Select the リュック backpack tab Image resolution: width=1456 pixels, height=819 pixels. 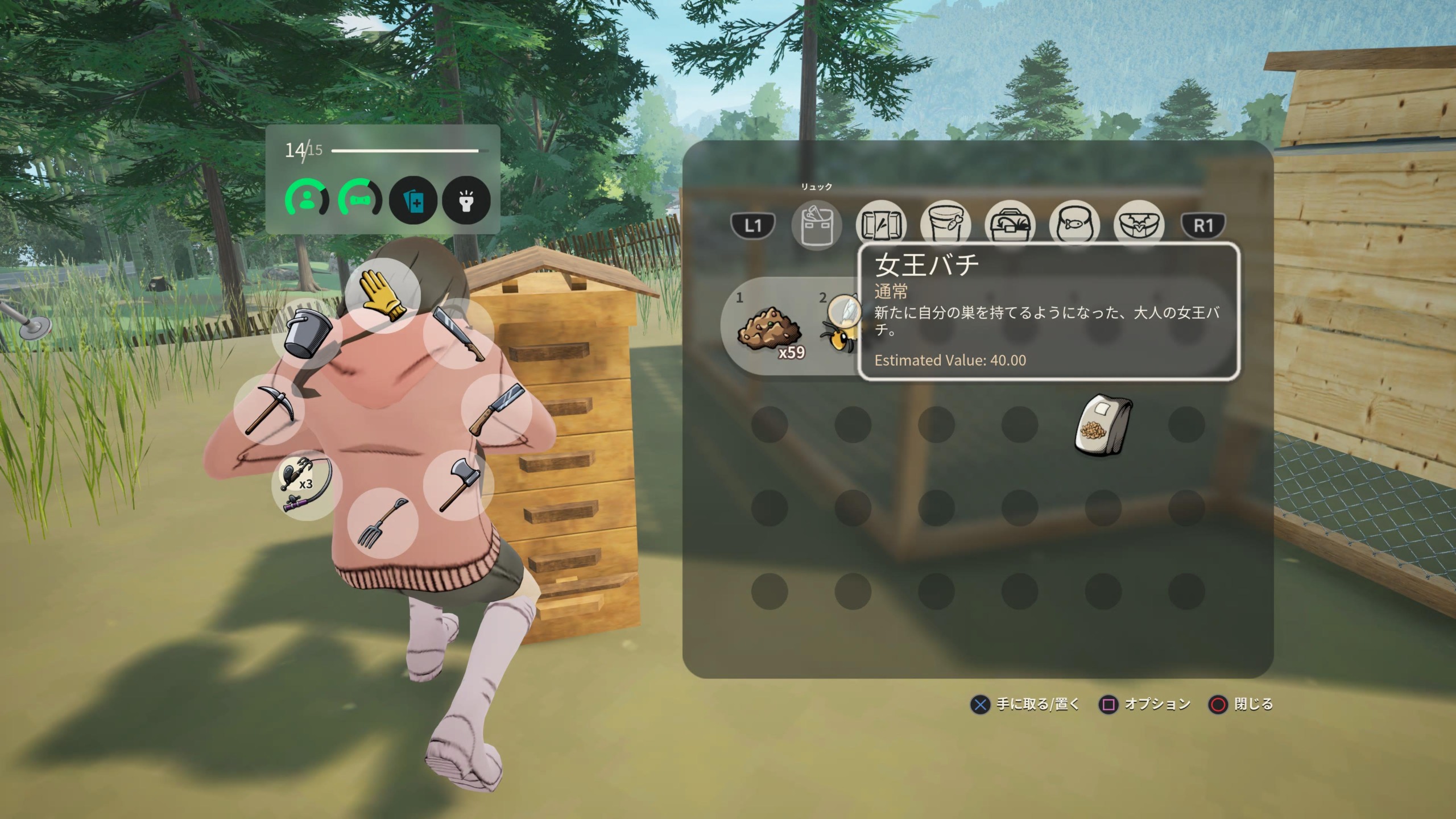(816, 225)
